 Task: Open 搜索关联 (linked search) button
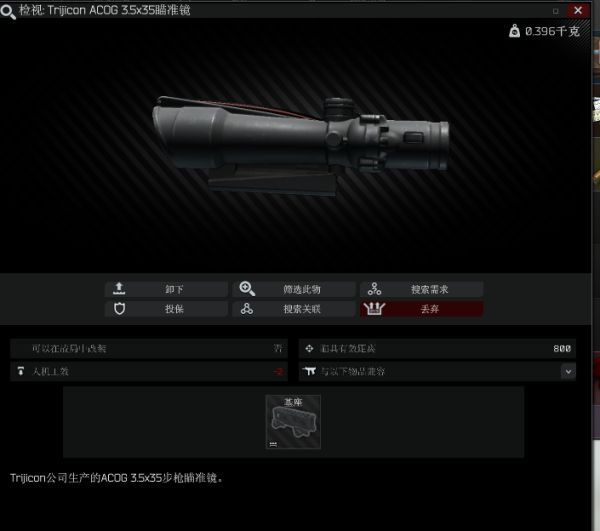coord(294,309)
